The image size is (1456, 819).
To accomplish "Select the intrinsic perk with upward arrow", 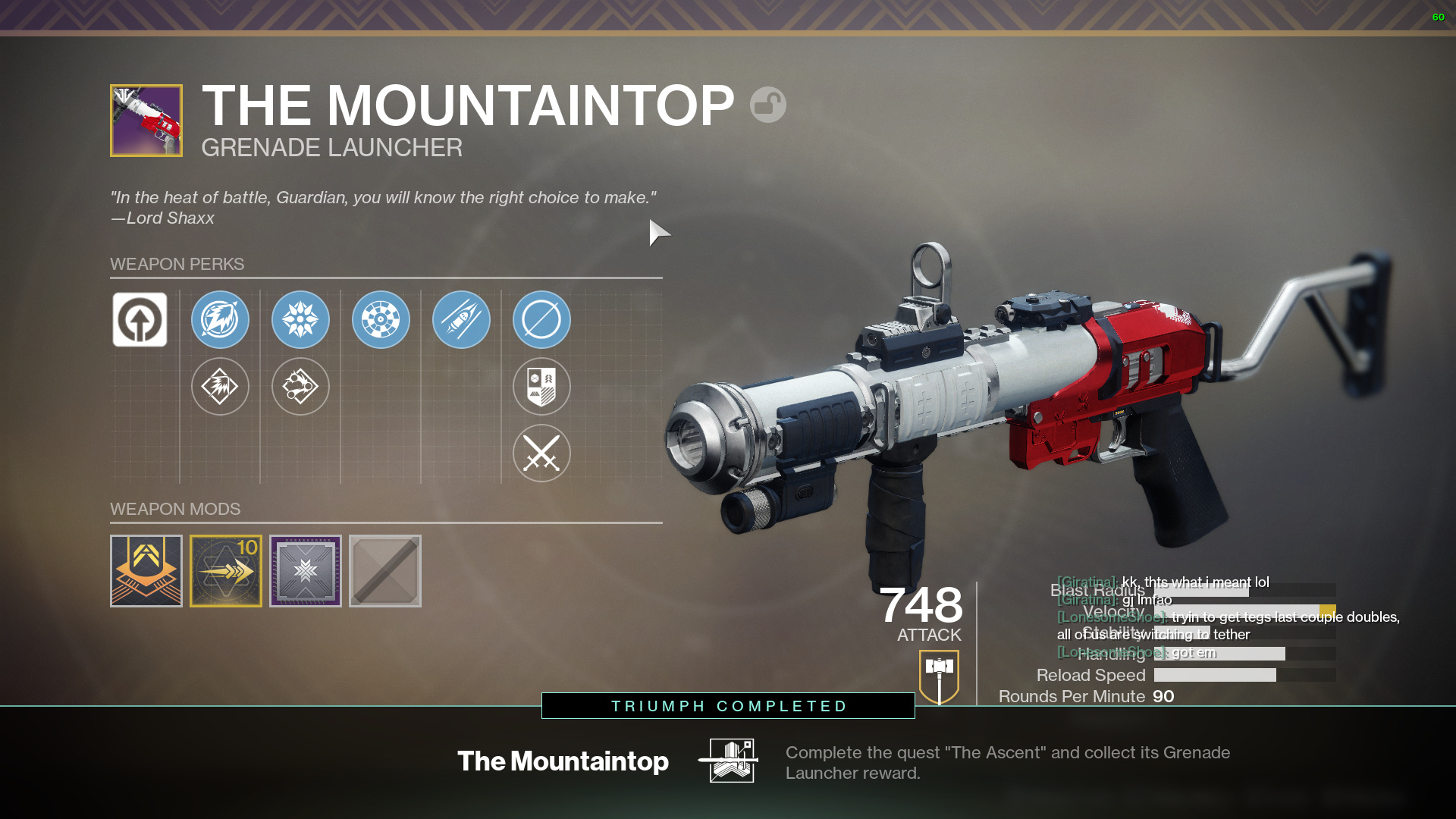I will click(x=140, y=320).
